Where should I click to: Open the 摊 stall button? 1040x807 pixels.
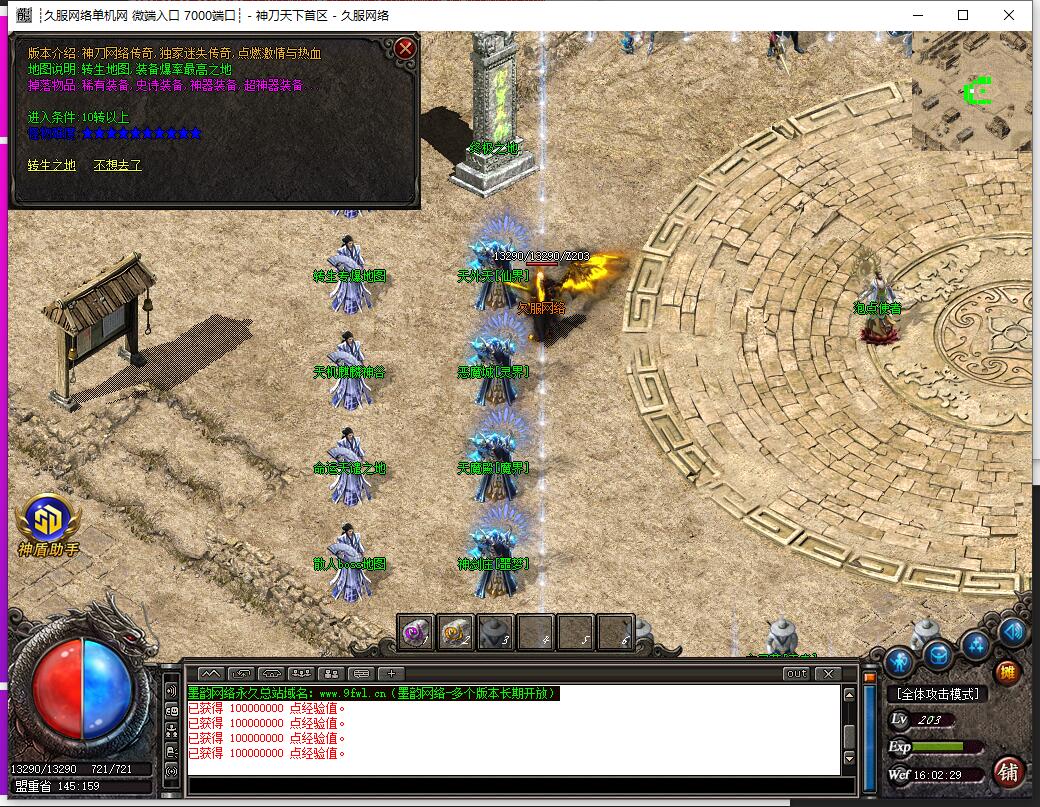(1007, 672)
